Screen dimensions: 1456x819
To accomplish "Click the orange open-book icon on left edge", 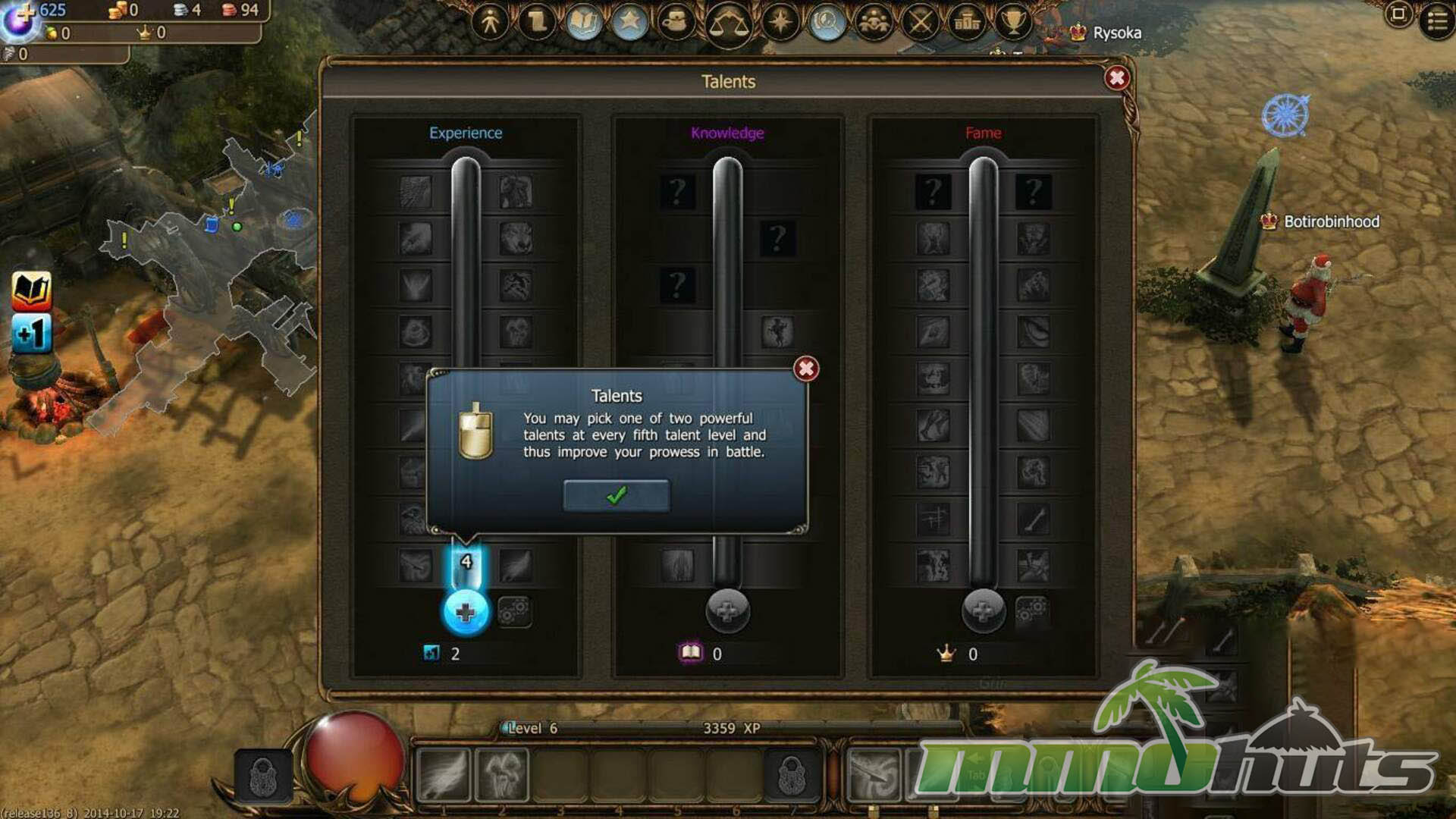I will pyautogui.click(x=32, y=290).
